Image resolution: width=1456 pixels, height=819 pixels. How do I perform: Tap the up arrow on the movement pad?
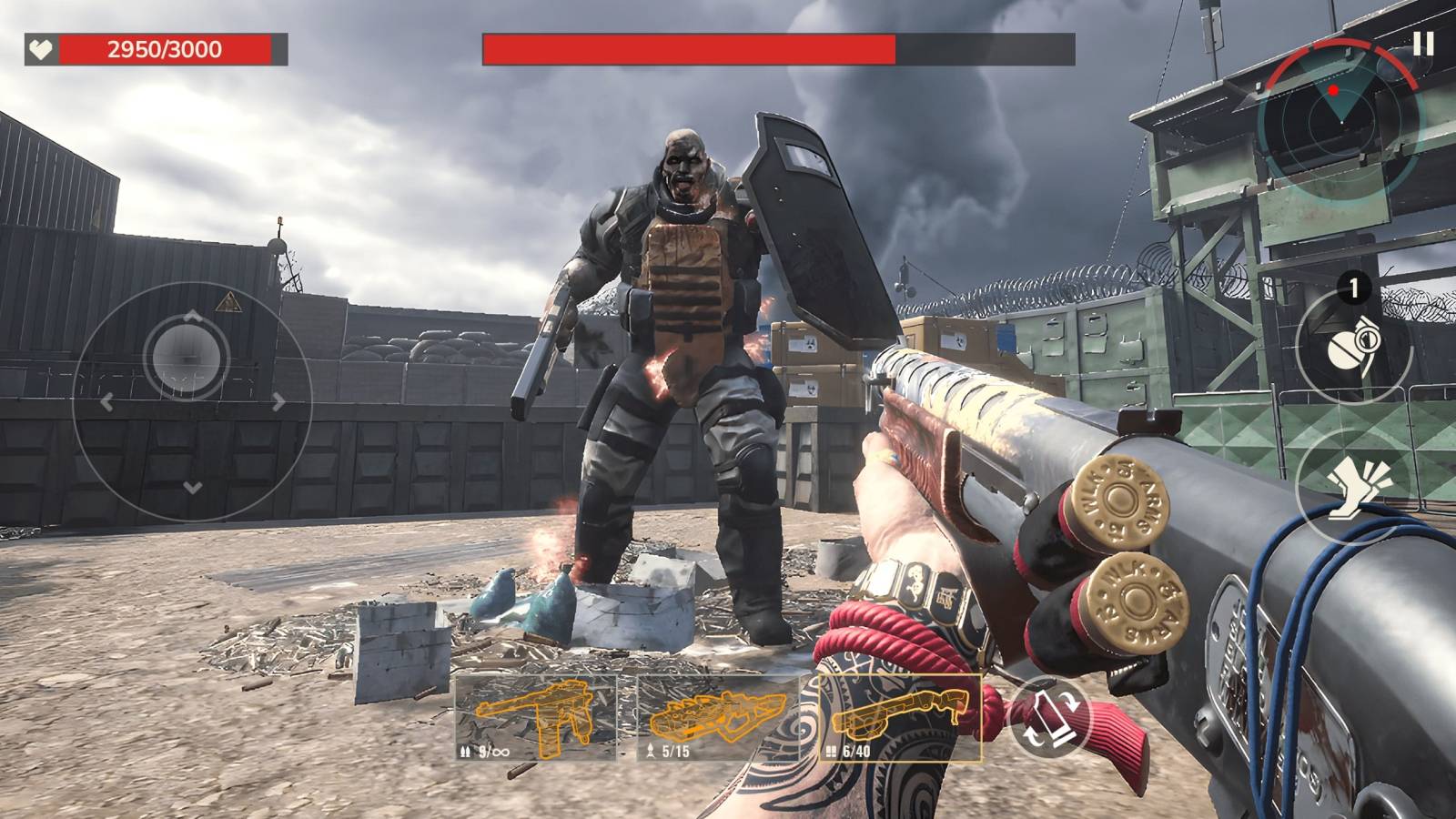[192, 316]
